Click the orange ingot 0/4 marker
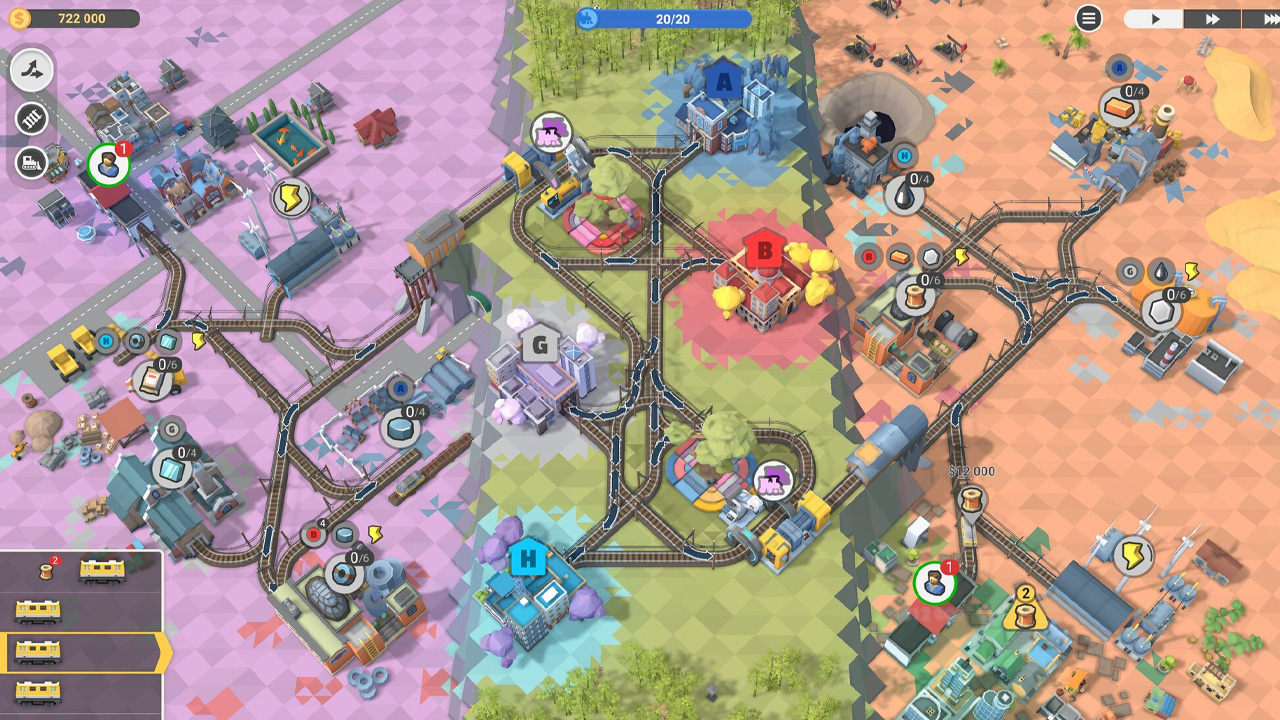The image size is (1280, 720). pyautogui.click(x=1121, y=106)
